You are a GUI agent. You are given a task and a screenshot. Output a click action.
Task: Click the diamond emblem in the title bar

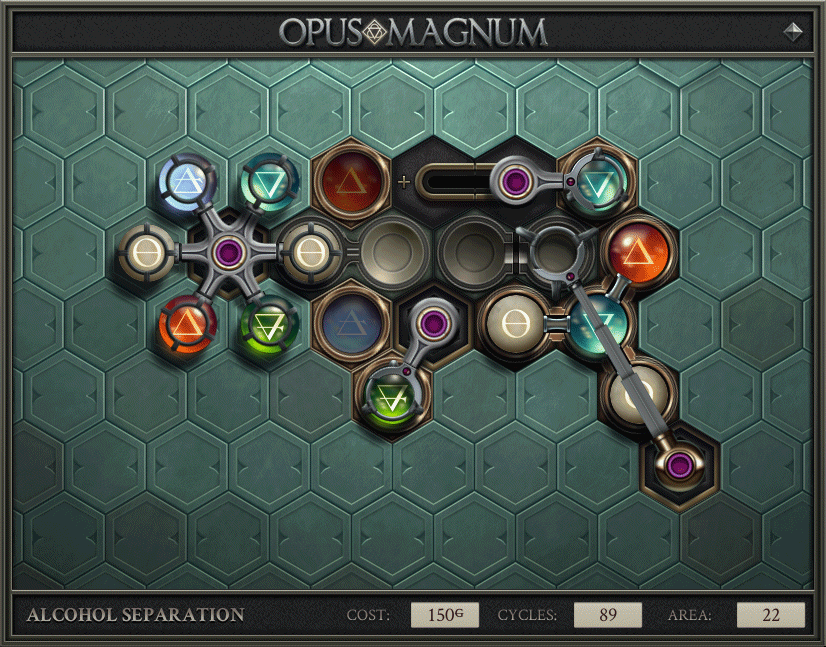(x=793, y=31)
